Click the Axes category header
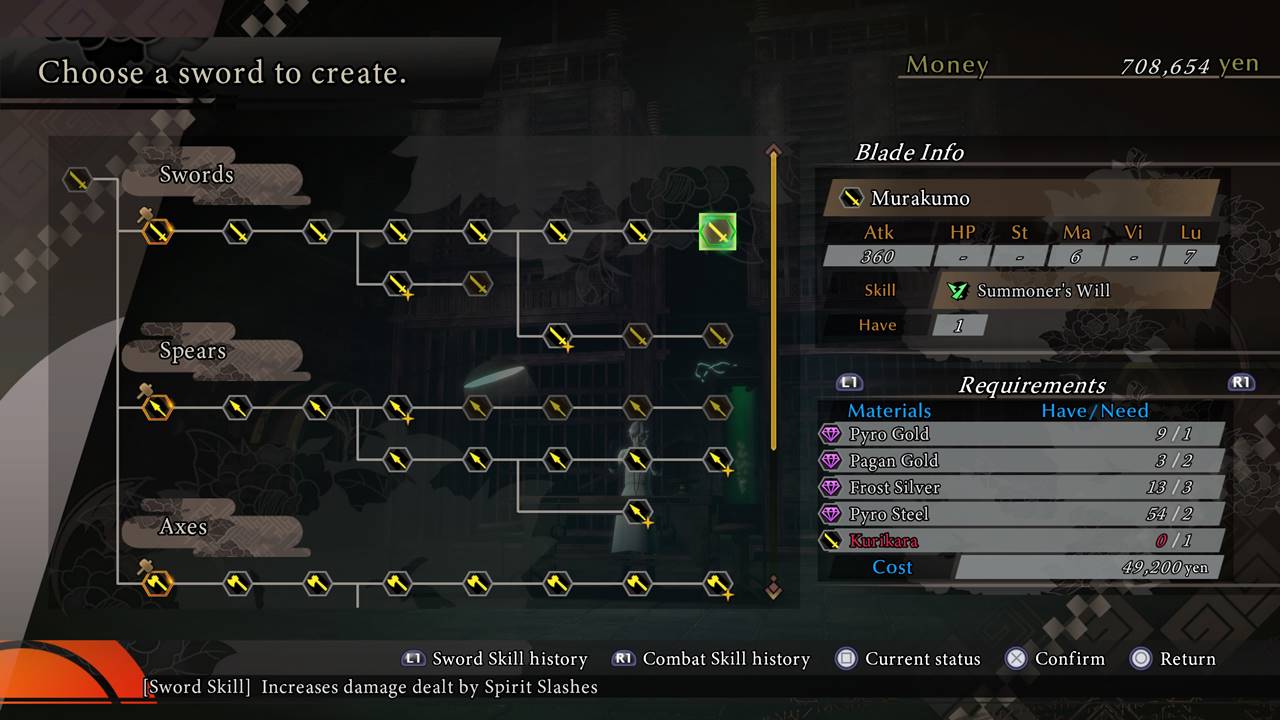The height and width of the screenshot is (720, 1280). [x=183, y=527]
